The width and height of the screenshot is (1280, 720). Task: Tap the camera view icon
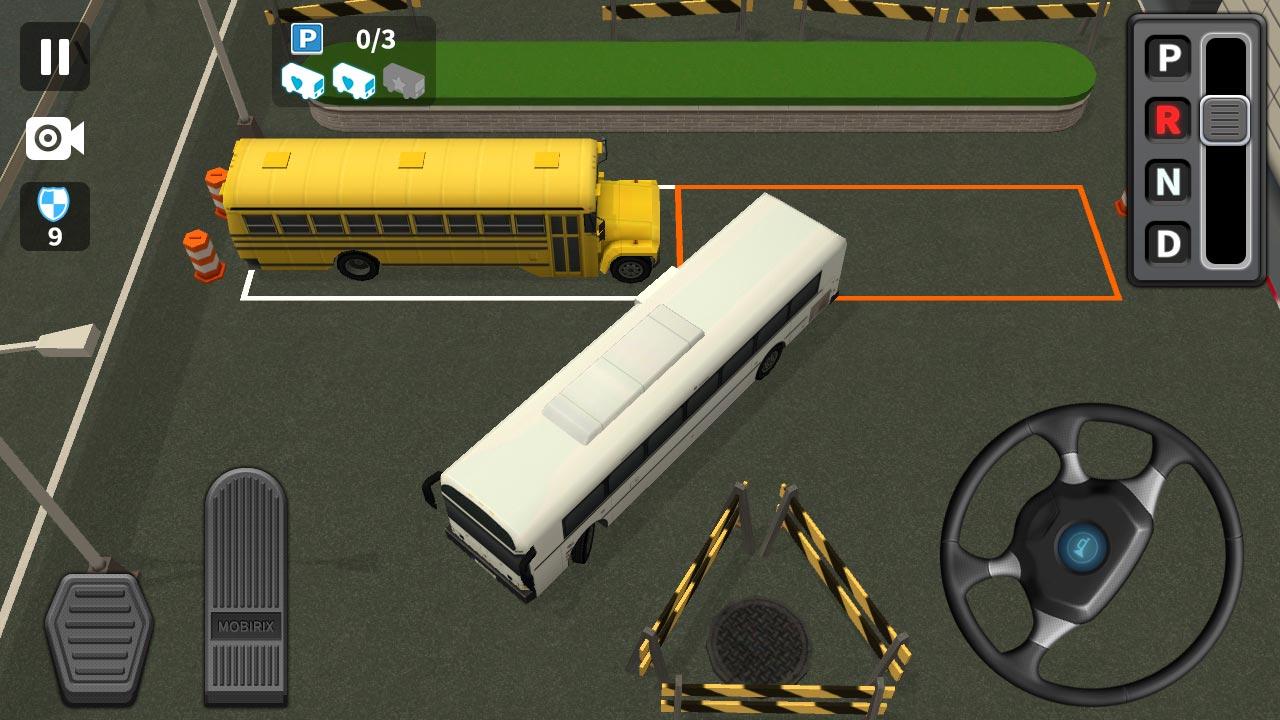click(x=55, y=140)
